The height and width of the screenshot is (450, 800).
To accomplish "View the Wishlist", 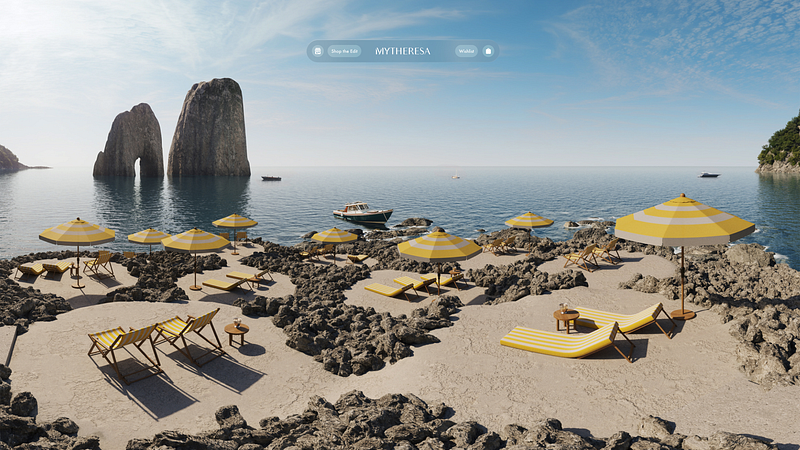I will click(x=466, y=51).
